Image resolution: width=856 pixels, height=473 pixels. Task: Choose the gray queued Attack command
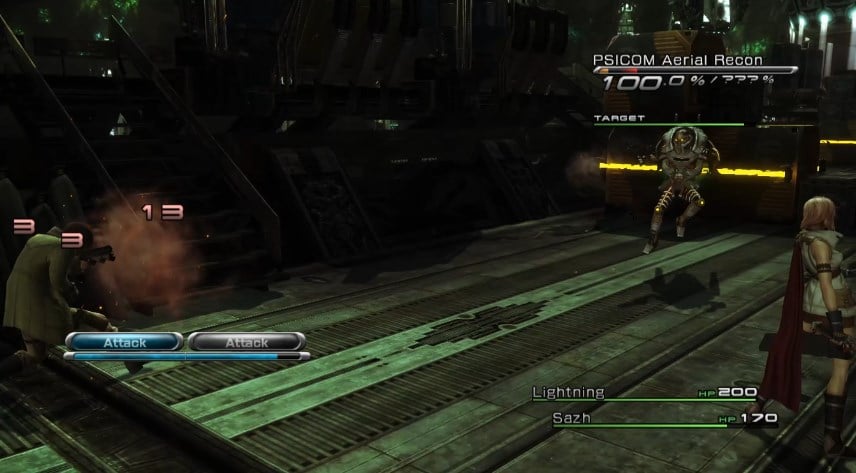pos(246,342)
